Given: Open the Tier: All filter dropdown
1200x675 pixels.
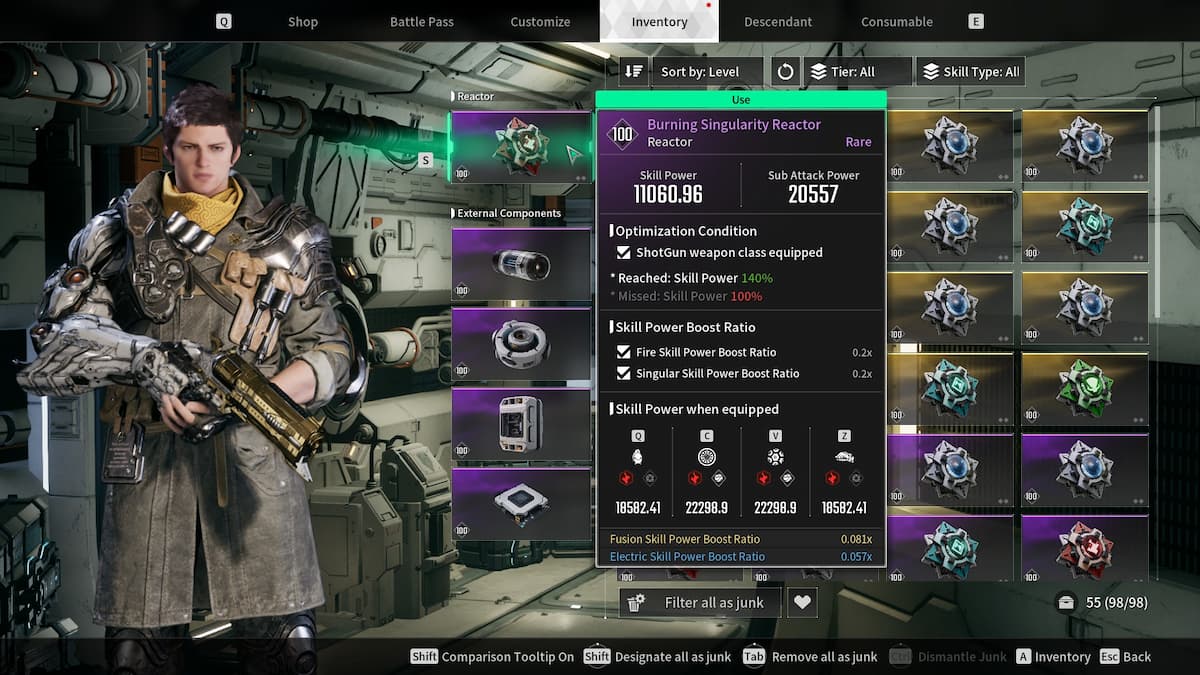Looking at the screenshot, I should (858, 72).
